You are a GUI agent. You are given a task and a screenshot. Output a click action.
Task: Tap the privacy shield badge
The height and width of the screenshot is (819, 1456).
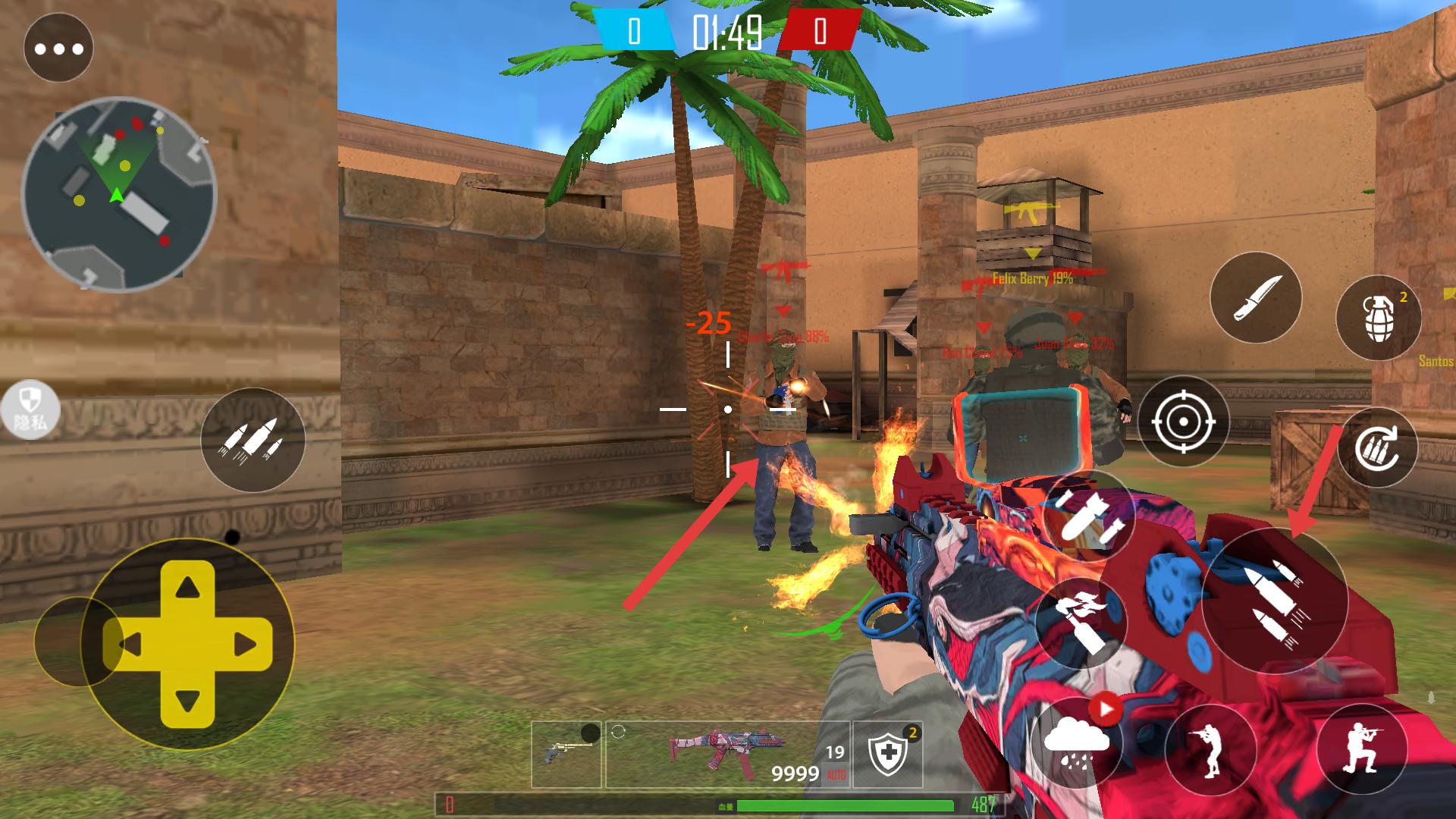(x=30, y=410)
